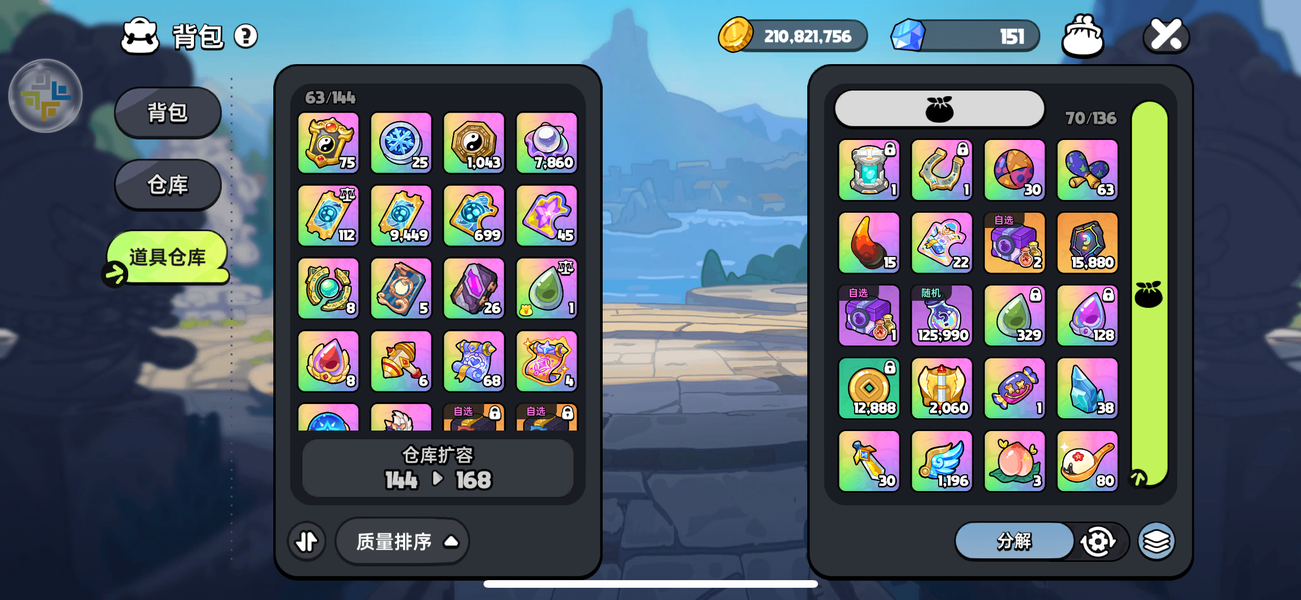The height and width of the screenshot is (600, 1301).
Task: Choose the horseshoe item slot
Action: (942, 170)
